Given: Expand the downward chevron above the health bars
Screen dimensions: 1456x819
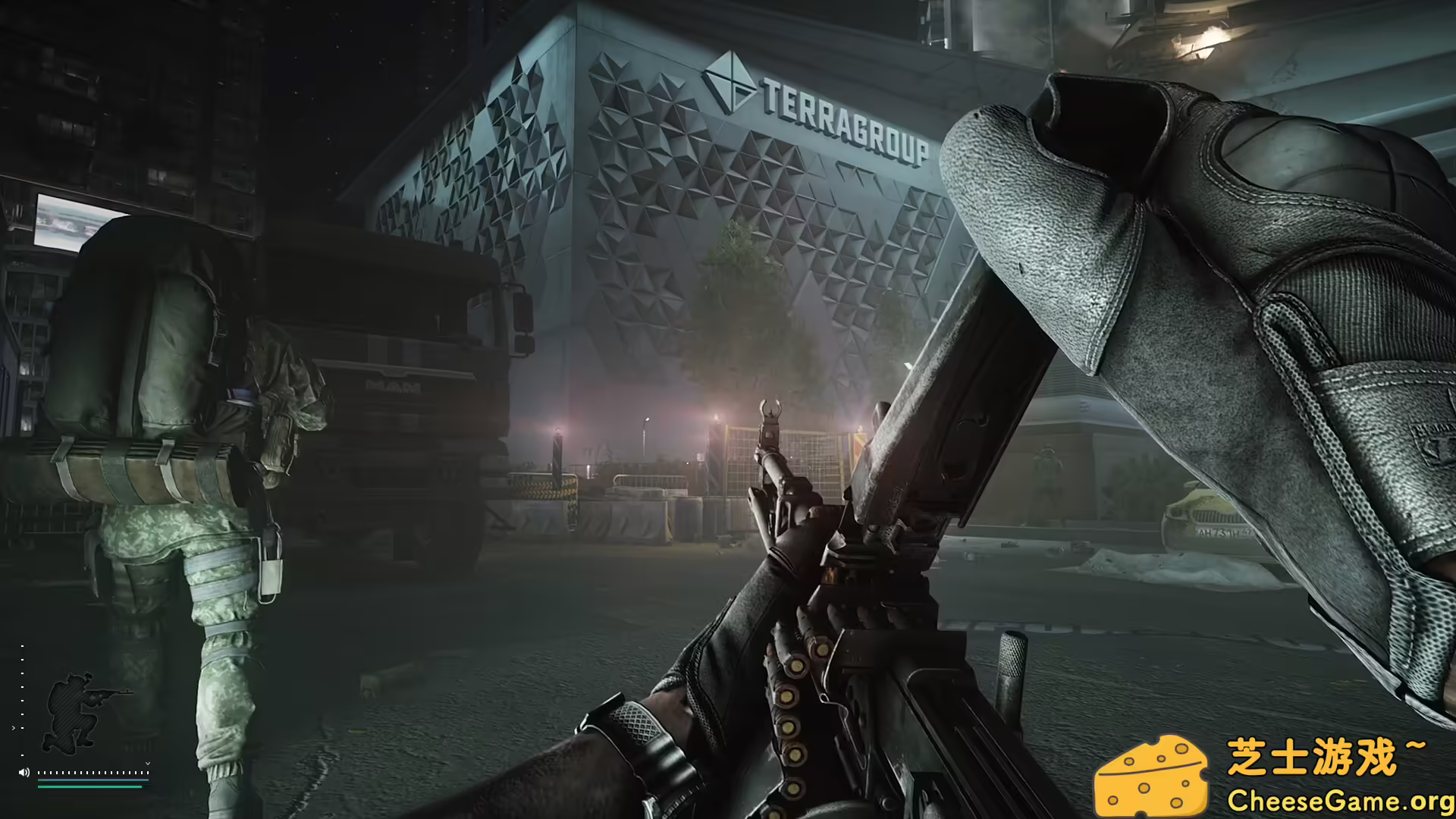Looking at the screenshot, I should pos(148,763).
